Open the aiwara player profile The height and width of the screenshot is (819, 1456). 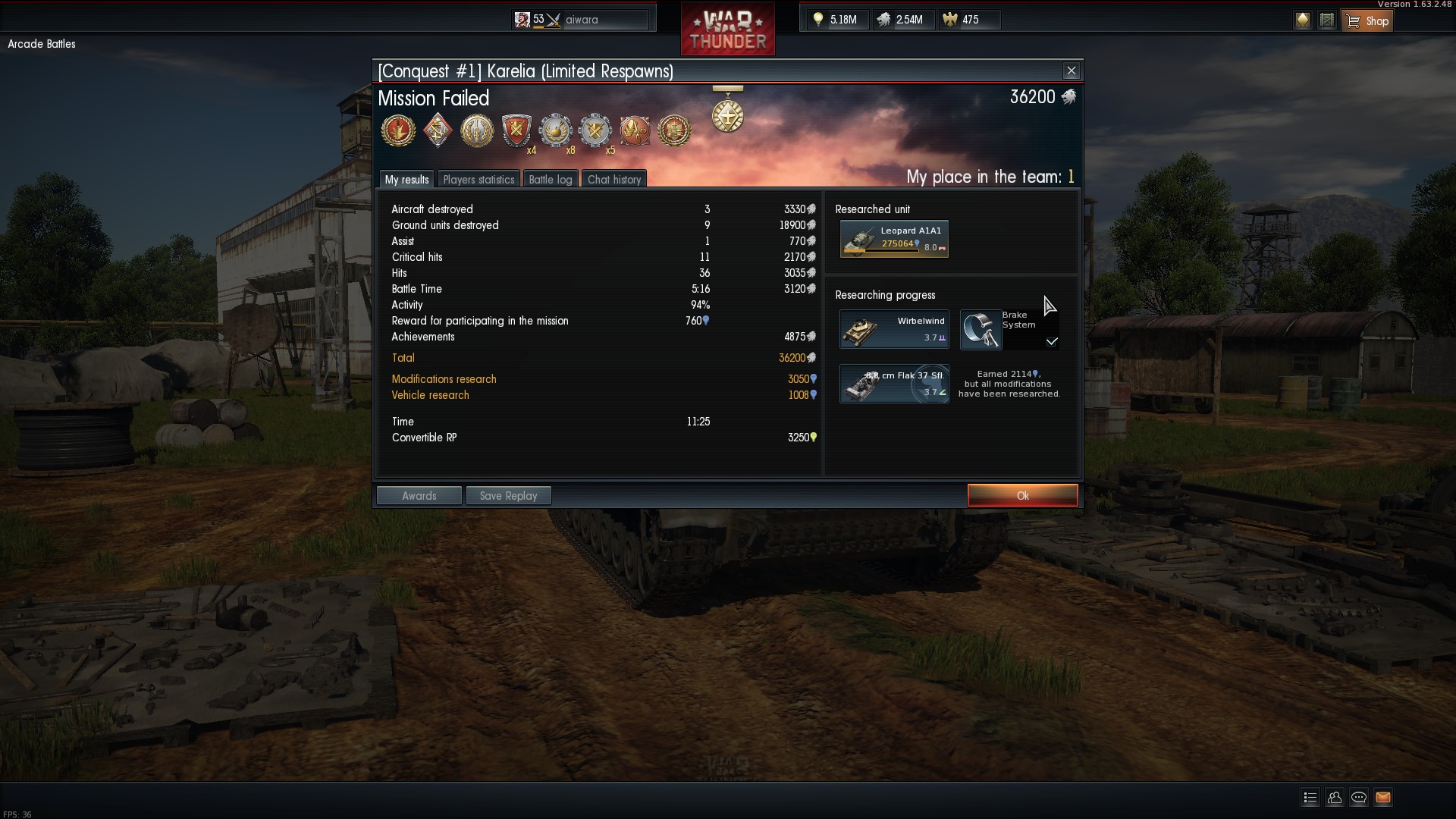(x=582, y=20)
